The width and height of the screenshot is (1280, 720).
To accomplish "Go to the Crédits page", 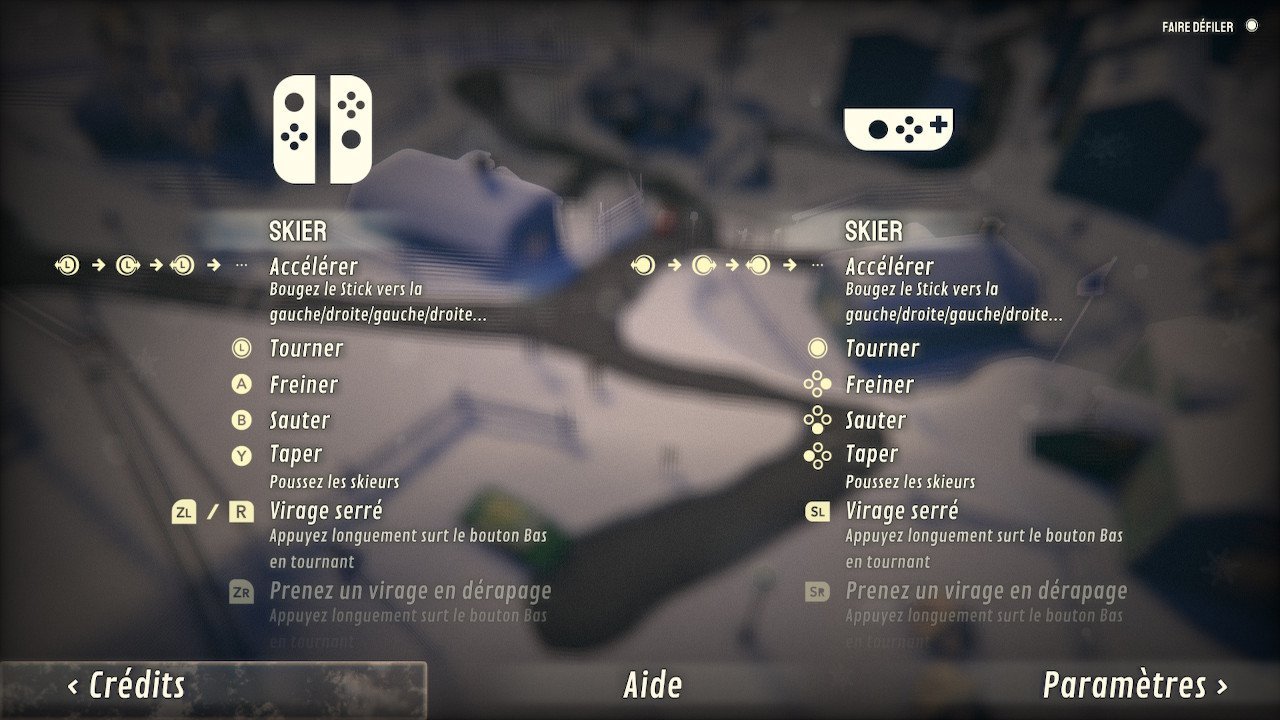I will pos(127,686).
